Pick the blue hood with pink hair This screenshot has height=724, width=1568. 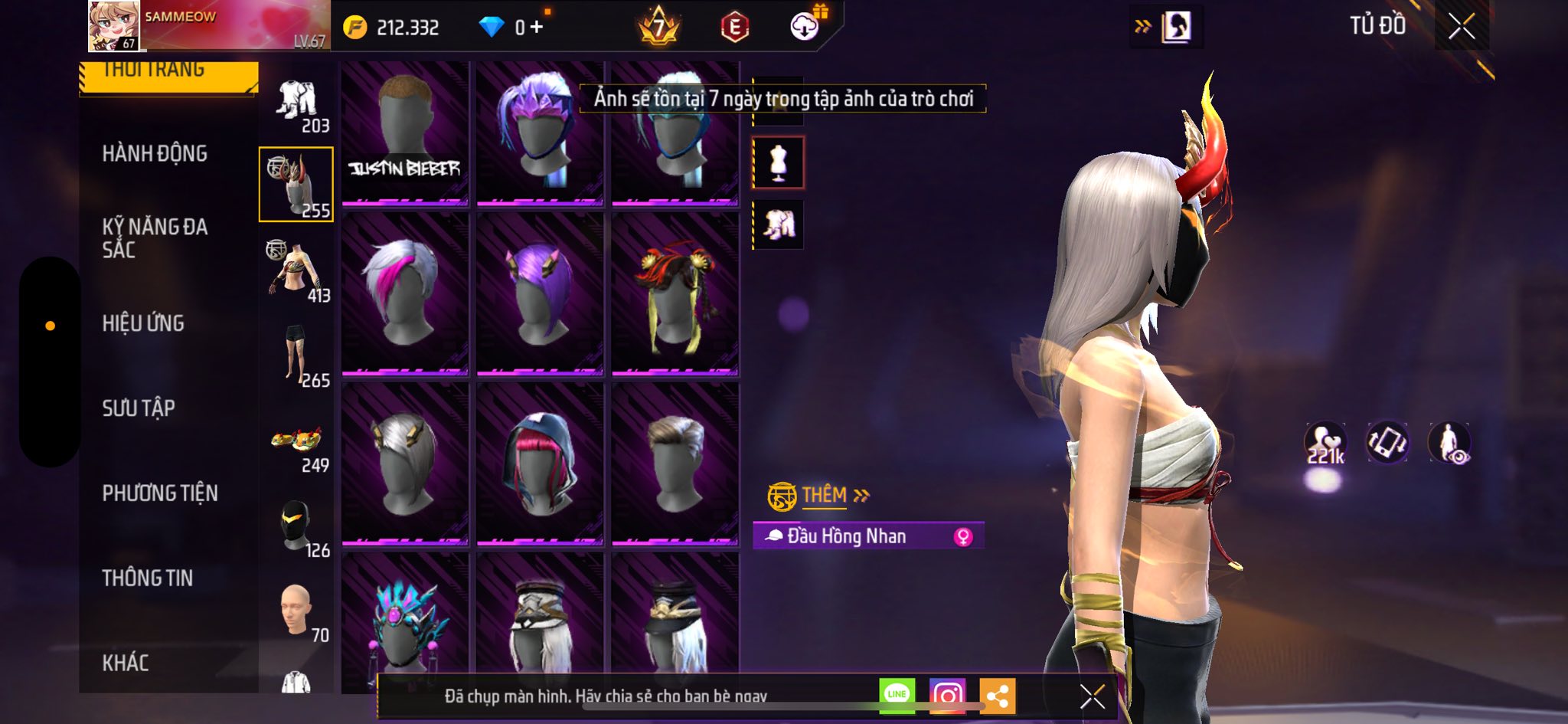[540, 464]
